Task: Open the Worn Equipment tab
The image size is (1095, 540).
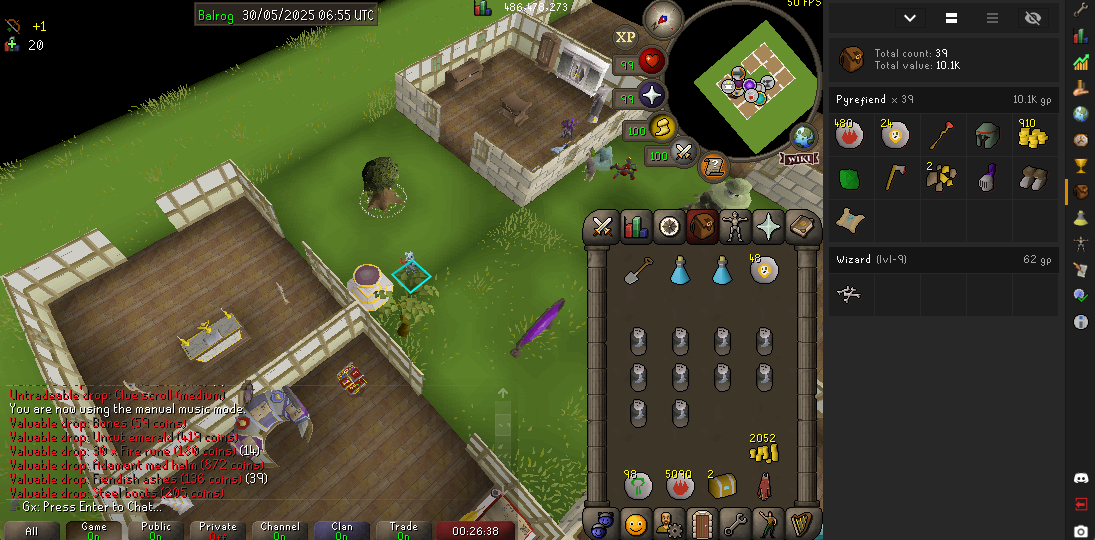Action: pos(735,228)
